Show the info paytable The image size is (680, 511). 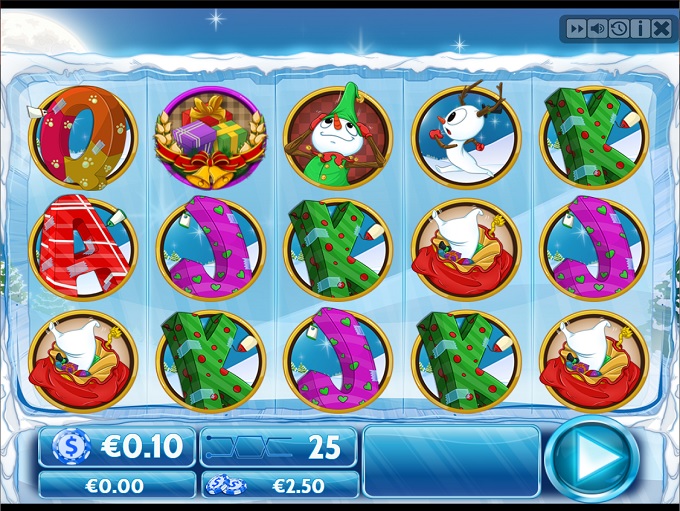[x=640, y=29]
